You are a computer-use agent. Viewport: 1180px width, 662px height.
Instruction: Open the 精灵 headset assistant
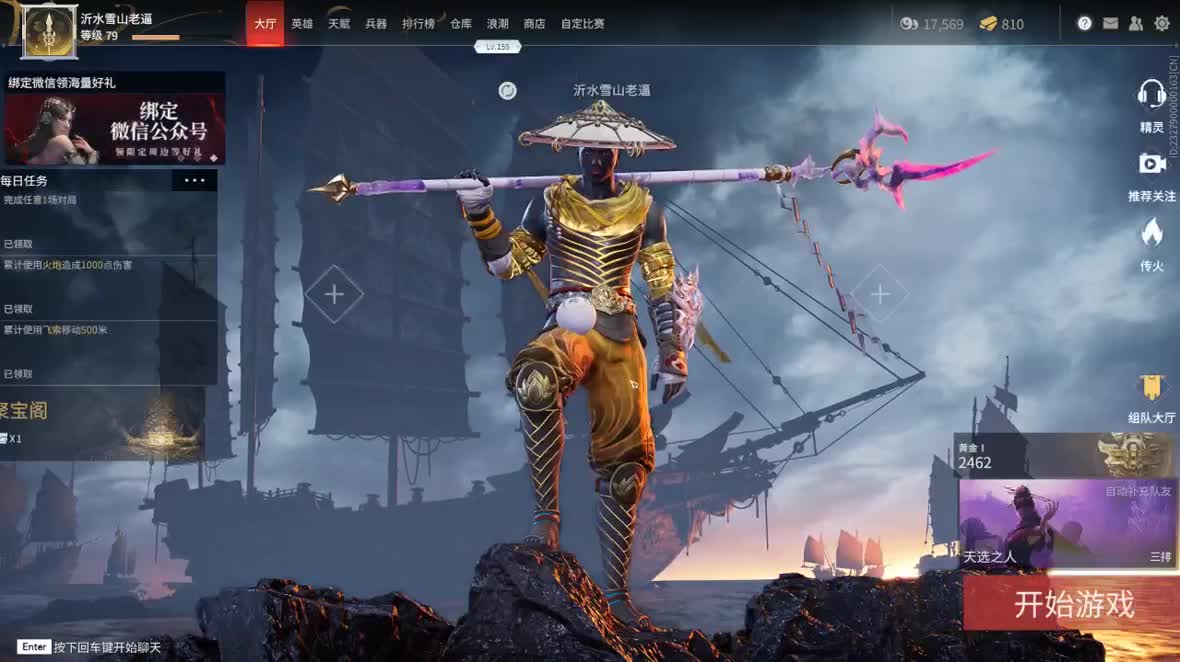(x=1152, y=105)
